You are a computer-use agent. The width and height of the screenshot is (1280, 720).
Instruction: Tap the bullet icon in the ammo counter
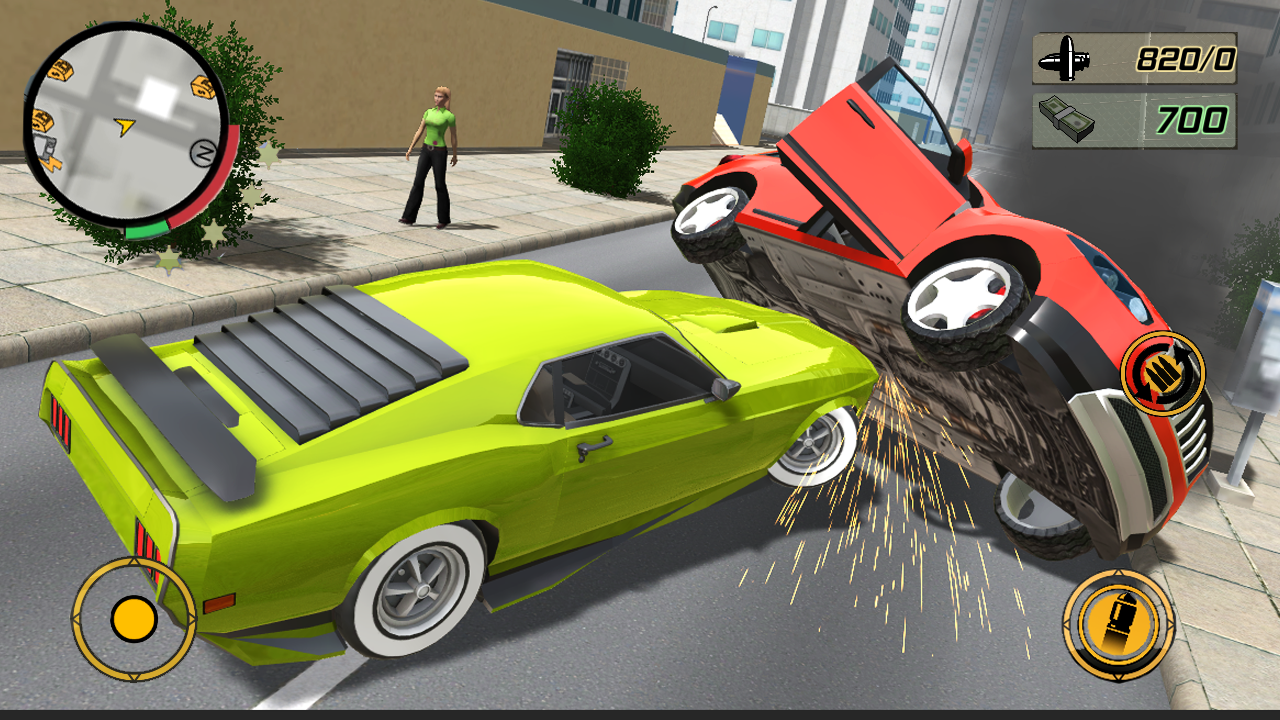tap(1065, 58)
